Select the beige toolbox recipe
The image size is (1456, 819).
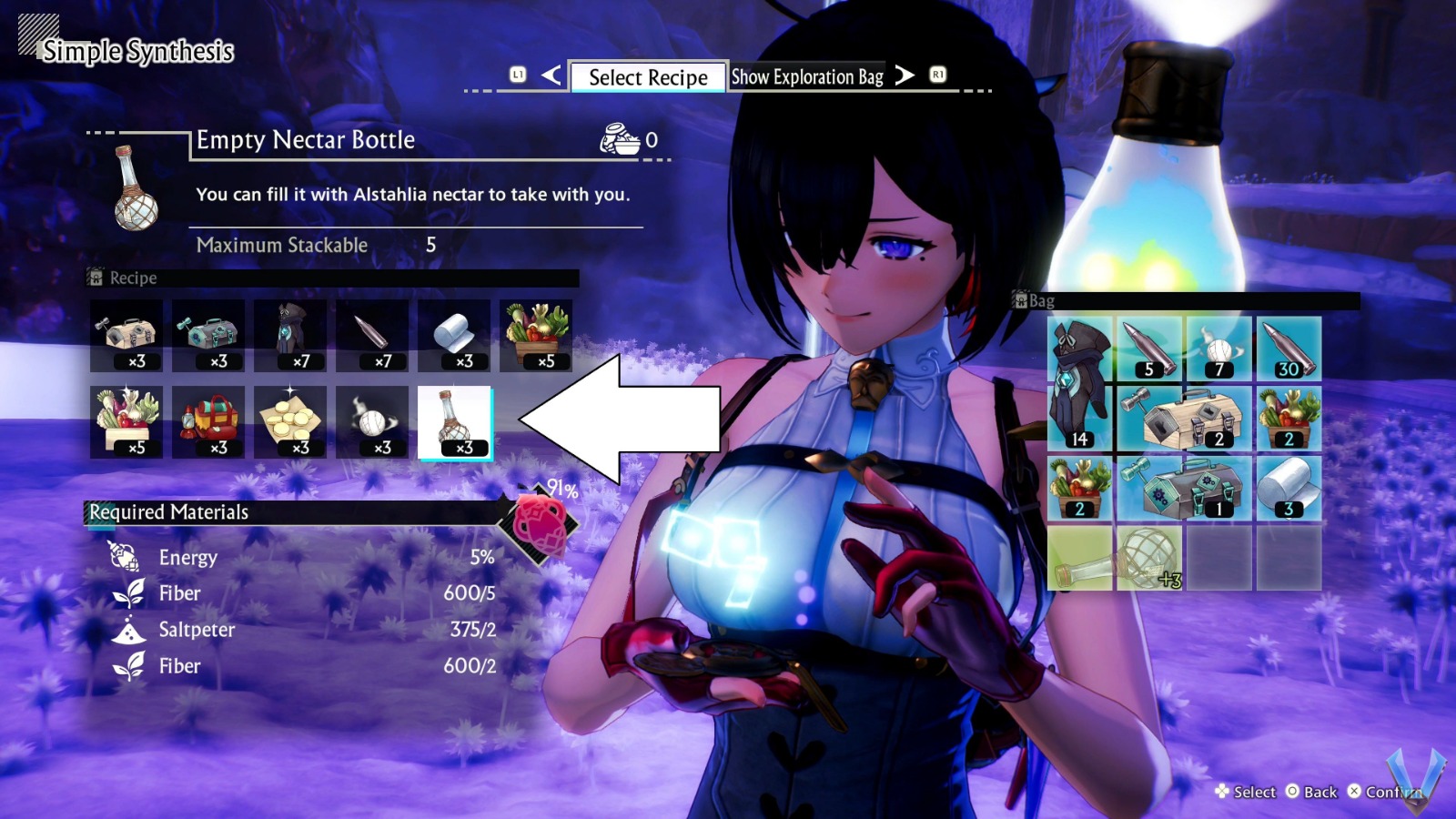[126, 336]
